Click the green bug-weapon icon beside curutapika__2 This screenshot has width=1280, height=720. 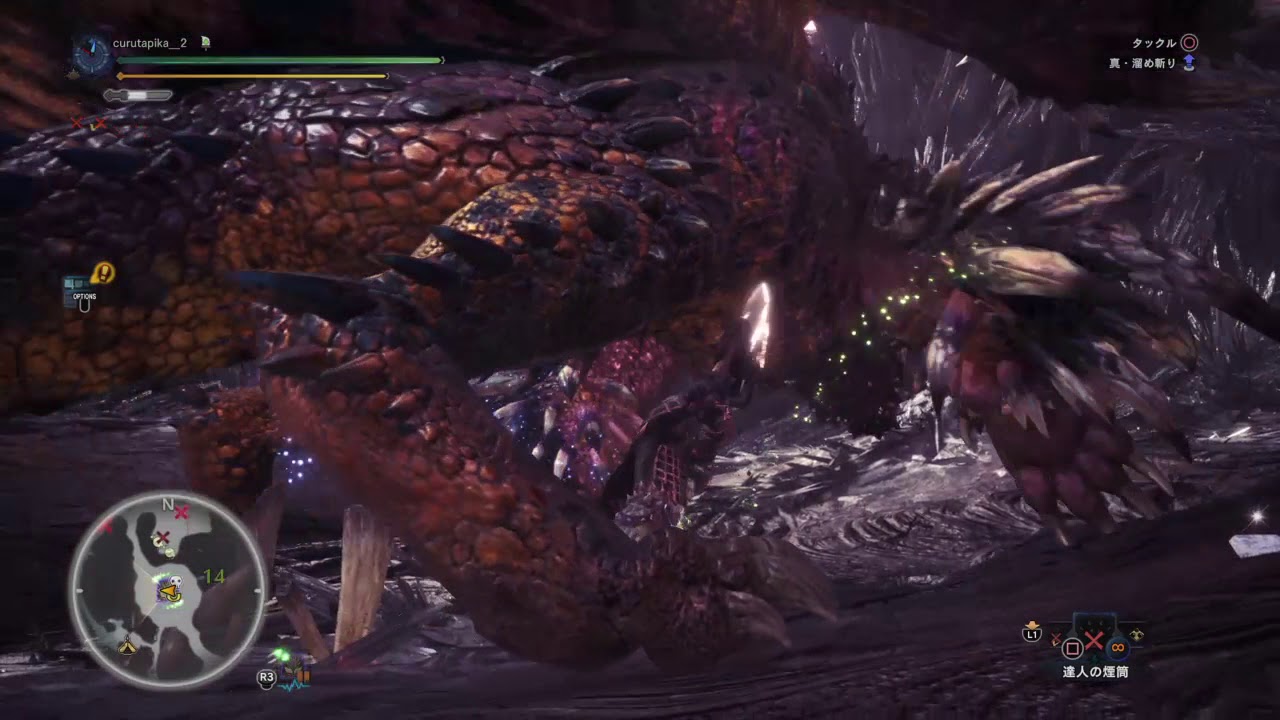[x=205, y=43]
